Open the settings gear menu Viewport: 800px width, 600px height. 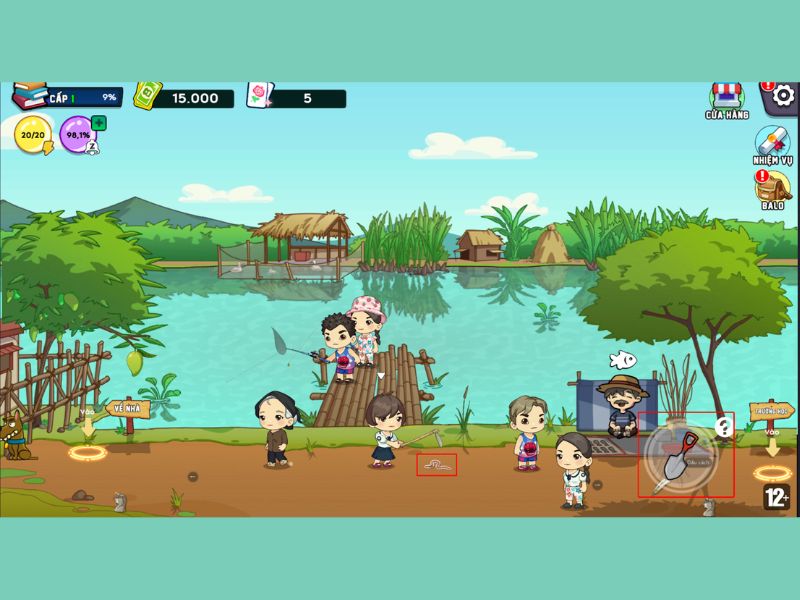[783, 96]
